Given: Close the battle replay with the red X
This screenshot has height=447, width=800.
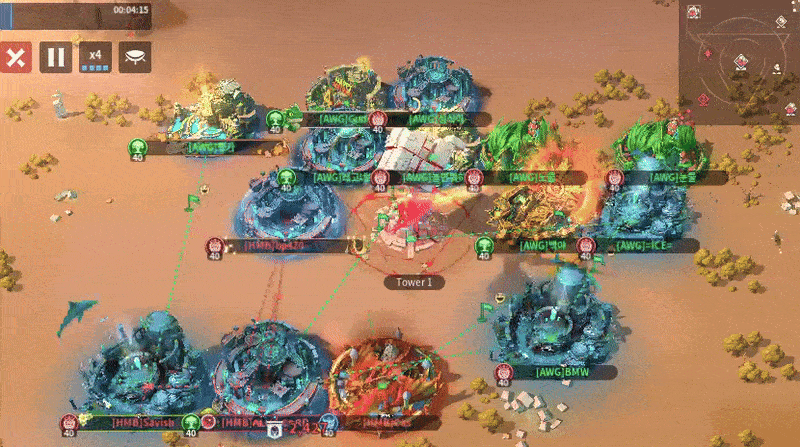Looking at the screenshot, I should pos(16,57).
